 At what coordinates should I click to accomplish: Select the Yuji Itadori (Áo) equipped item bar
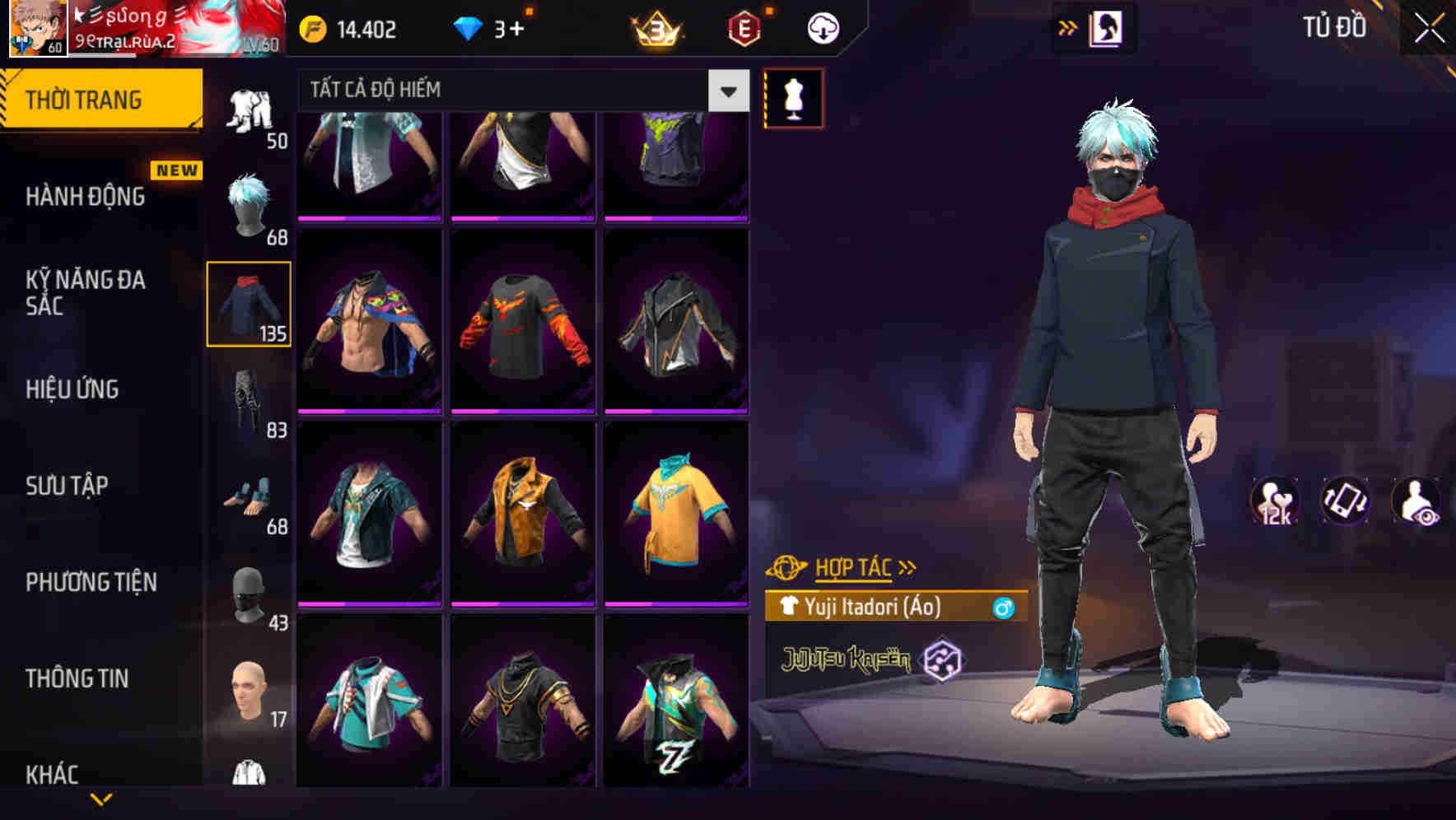(x=889, y=609)
